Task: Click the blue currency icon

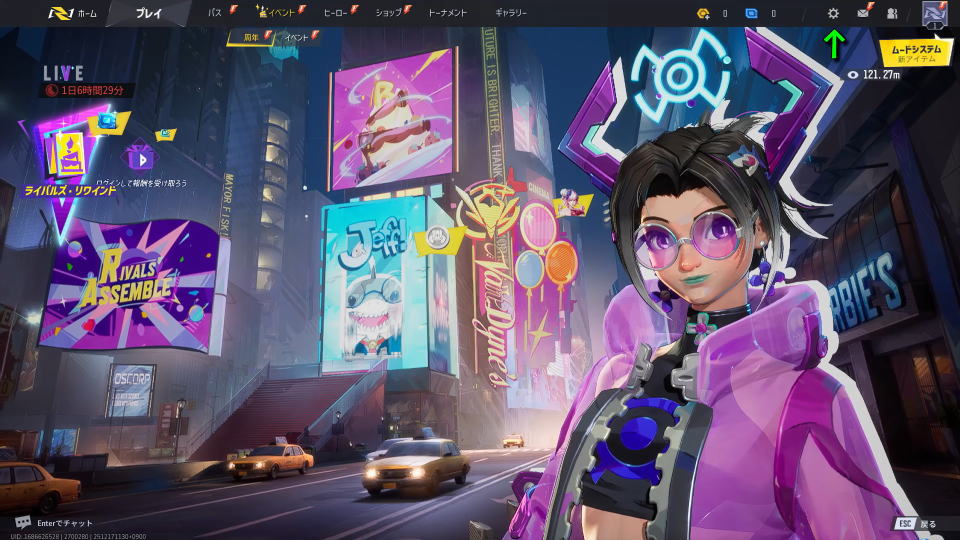Action: [x=751, y=13]
